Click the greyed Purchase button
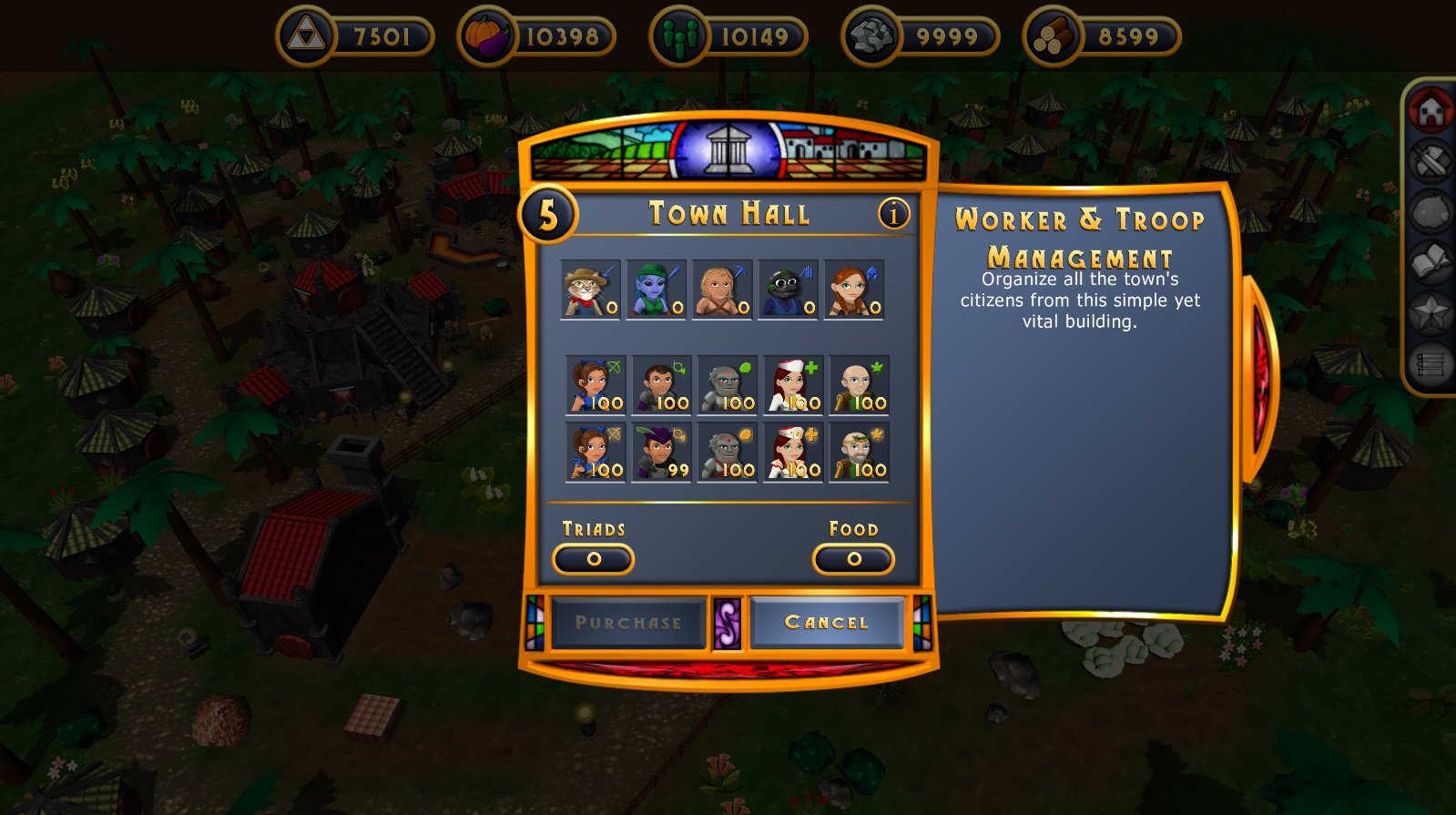Screen dimensions: 1456x815 coord(628,623)
